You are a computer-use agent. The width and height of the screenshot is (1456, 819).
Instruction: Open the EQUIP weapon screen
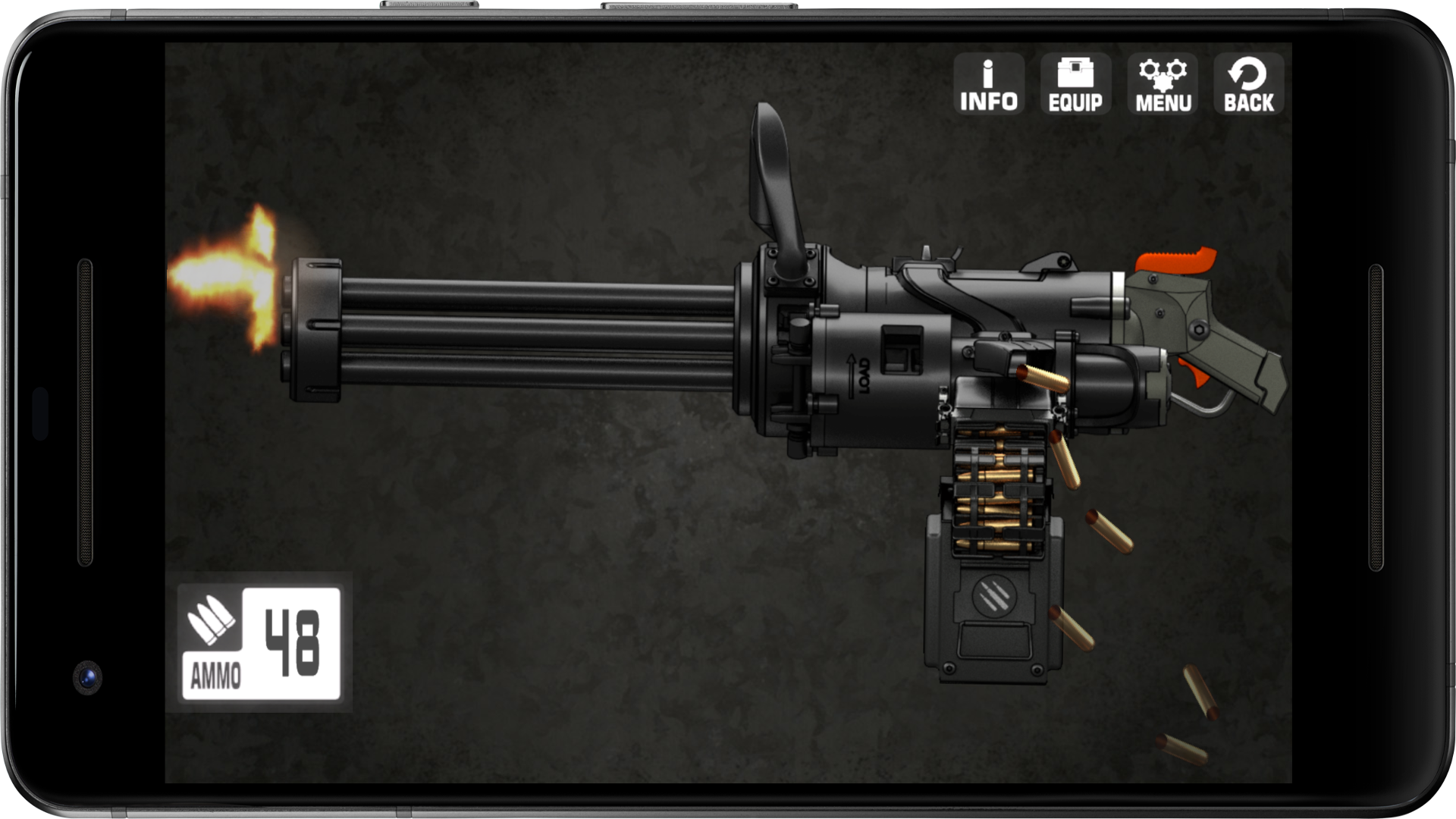click(x=1076, y=83)
